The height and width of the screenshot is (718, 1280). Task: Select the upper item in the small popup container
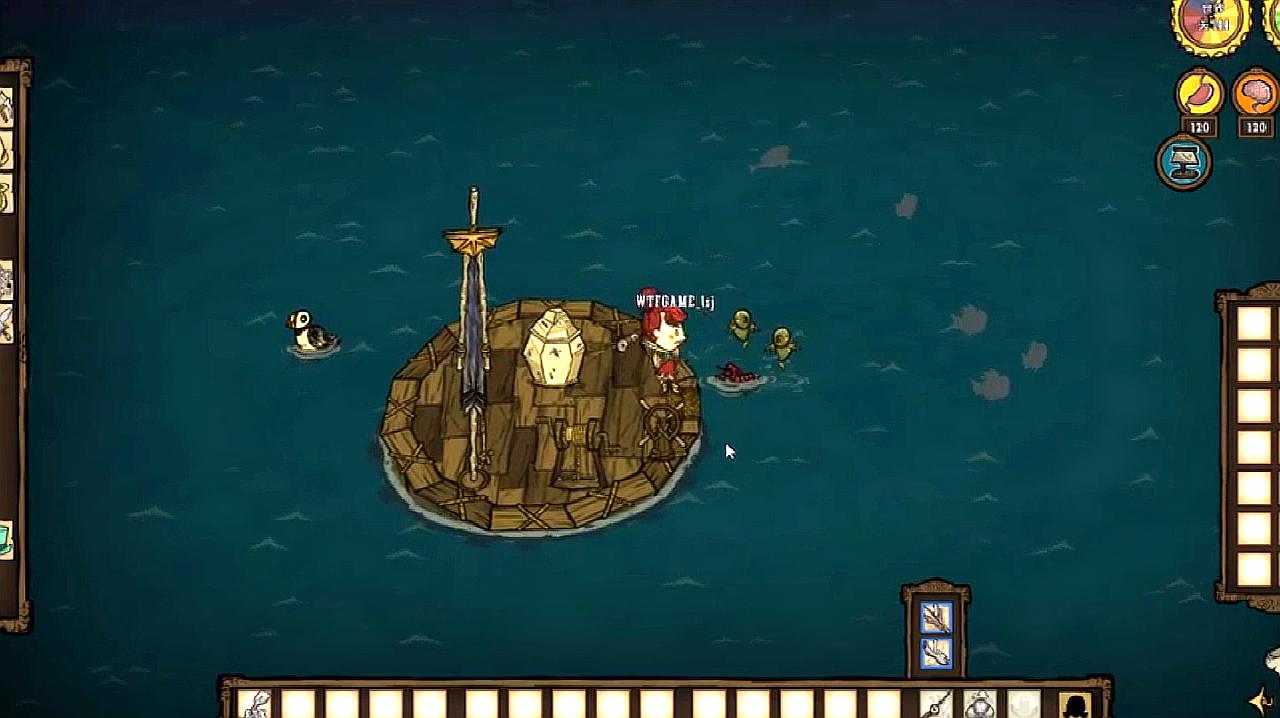point(936,618)
